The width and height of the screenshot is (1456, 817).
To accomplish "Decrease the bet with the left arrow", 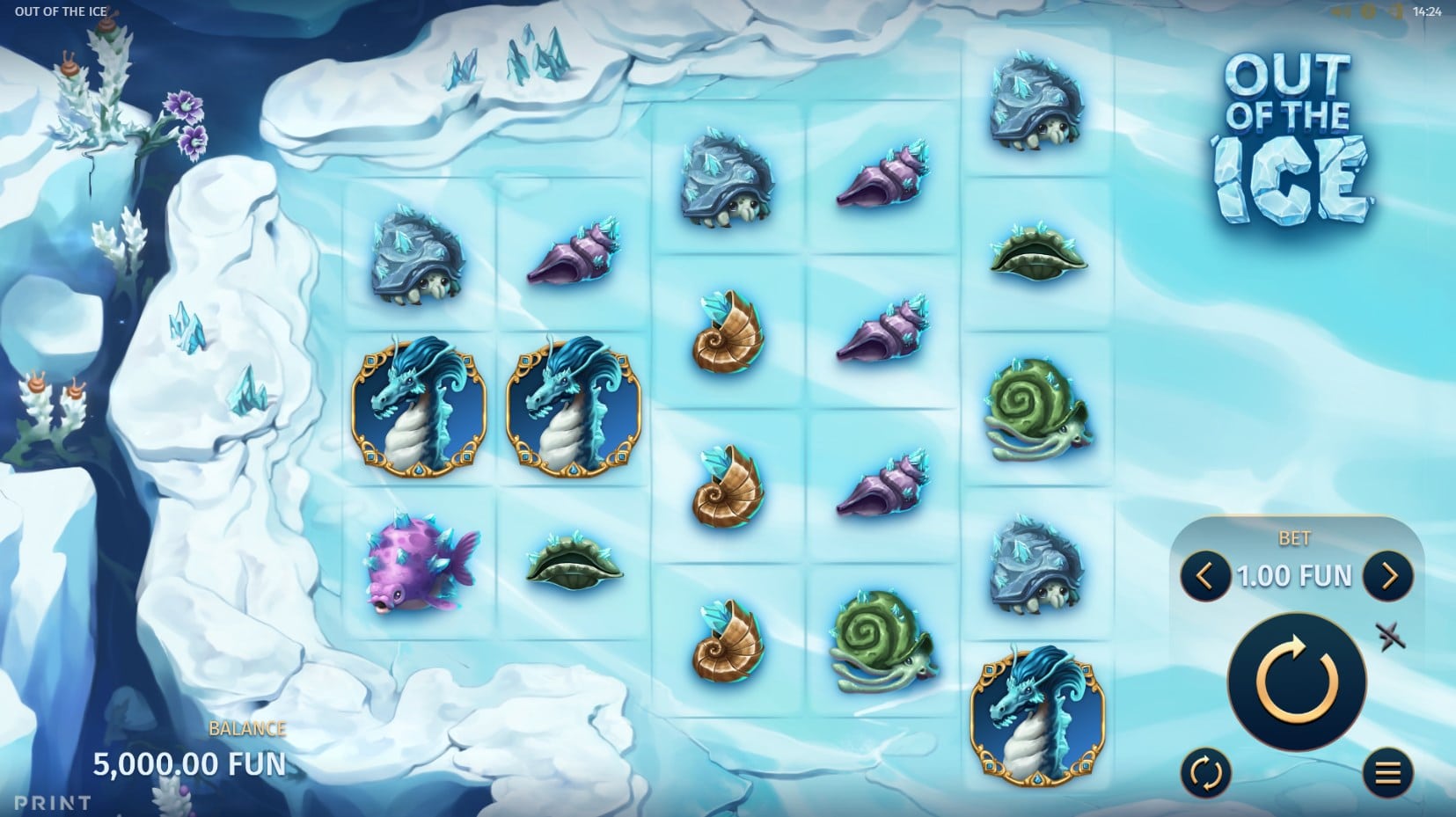I will (1204, 576).
